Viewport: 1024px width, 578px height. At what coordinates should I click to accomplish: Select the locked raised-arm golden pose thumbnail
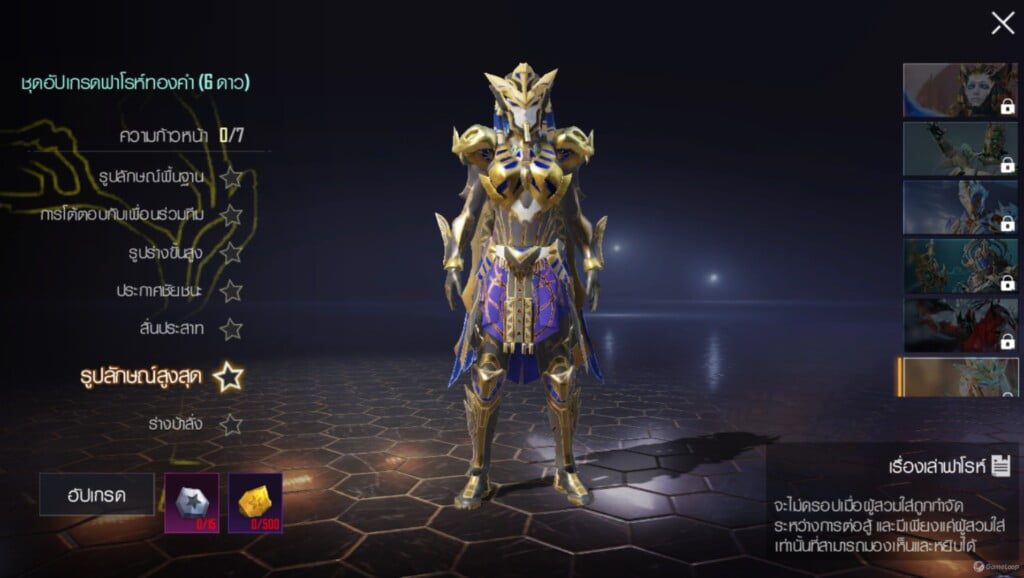960,148
